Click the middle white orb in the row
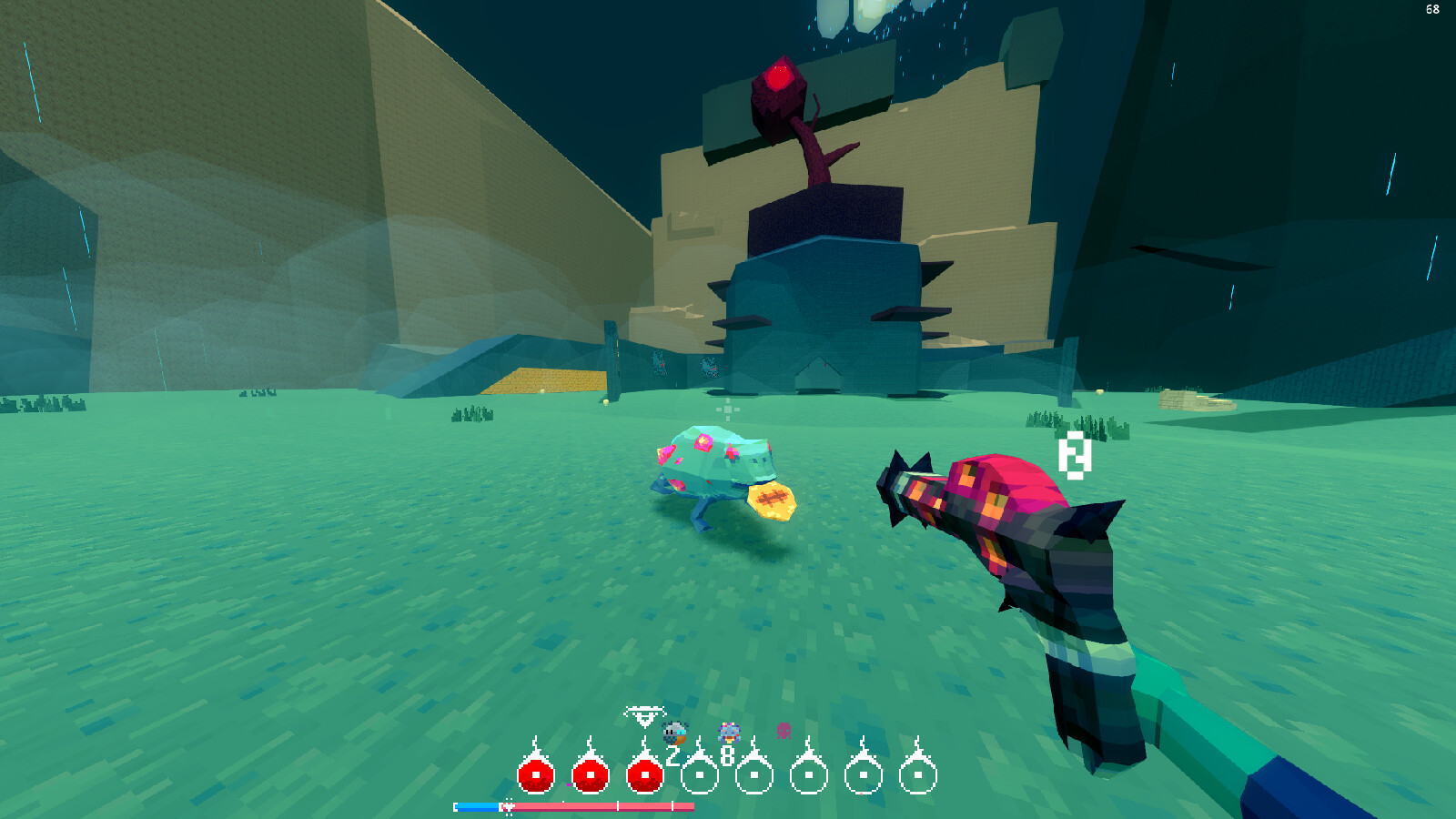This screenshot has height=819, width=1456. tap(809, 774)
